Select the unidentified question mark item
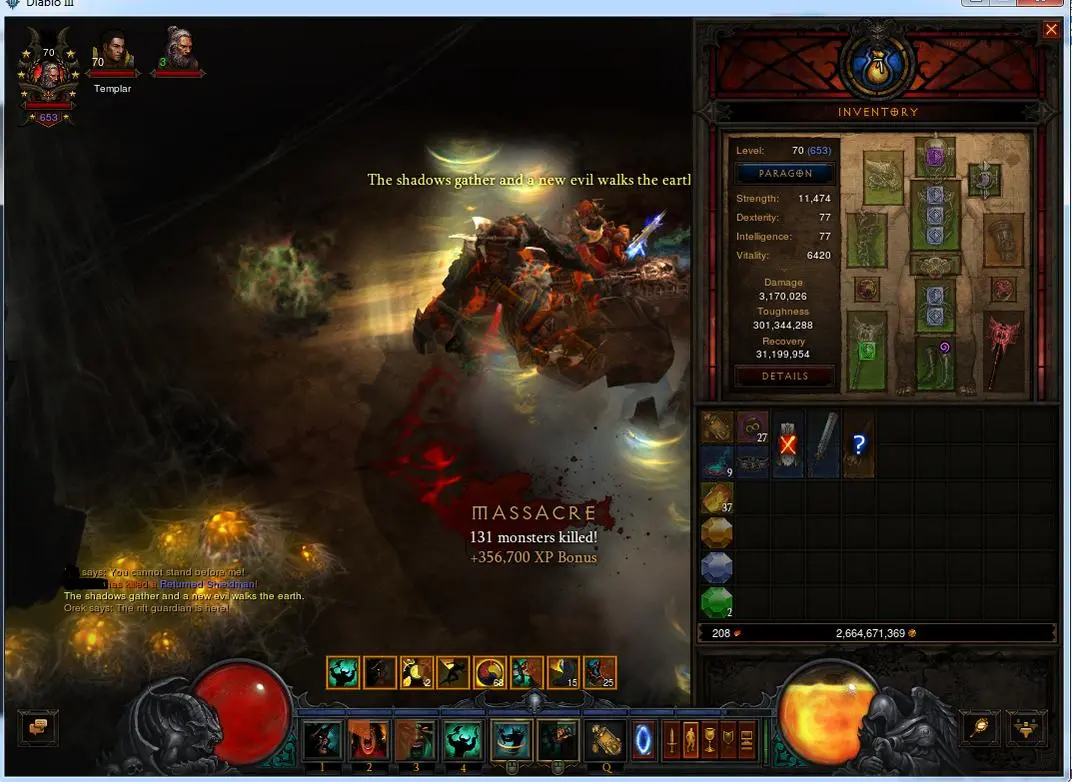This screenshot has height=782, width=1072. pos(858,443)
